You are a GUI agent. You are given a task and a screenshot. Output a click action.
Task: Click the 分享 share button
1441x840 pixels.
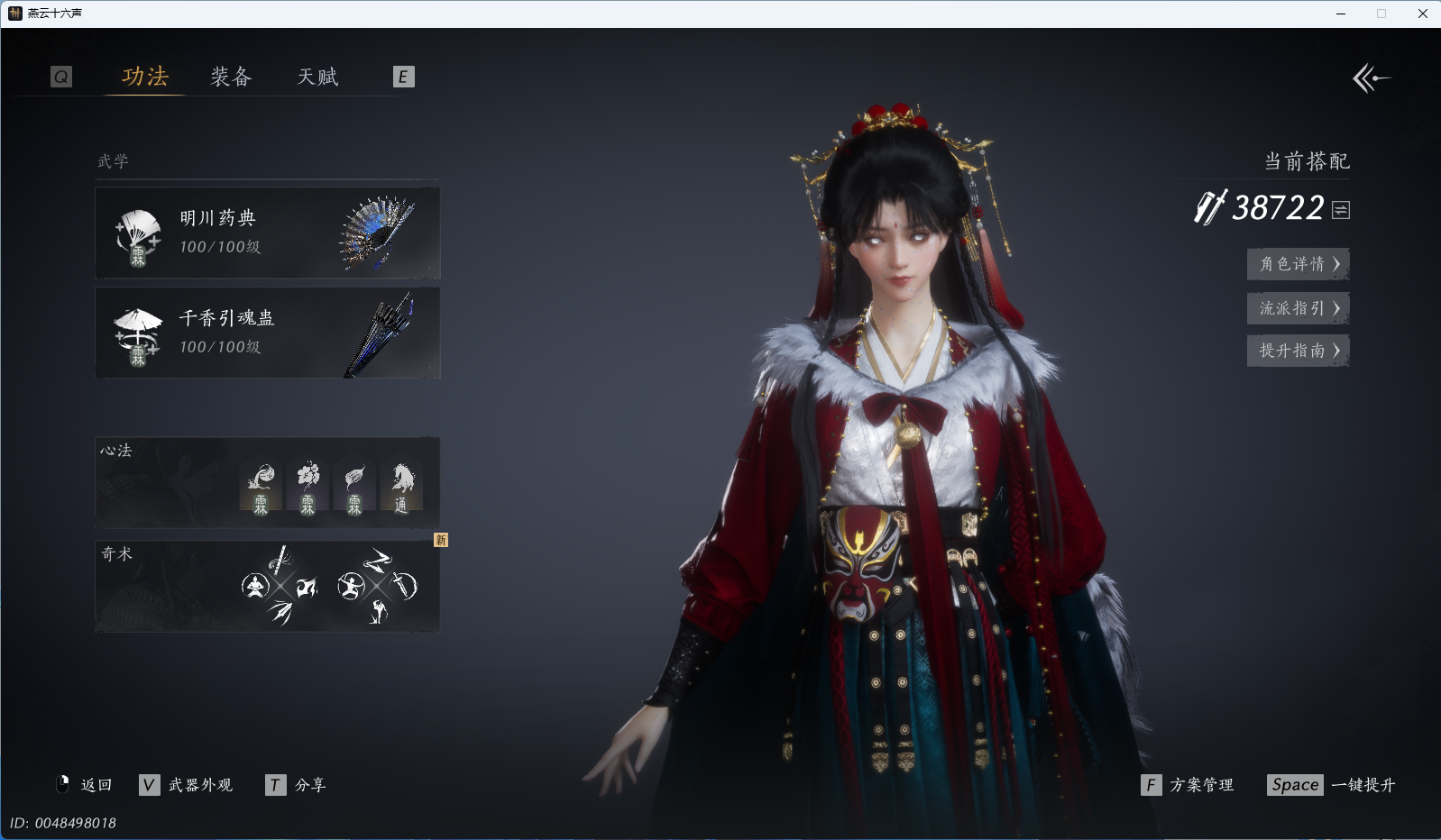click(x=297, y=785)
